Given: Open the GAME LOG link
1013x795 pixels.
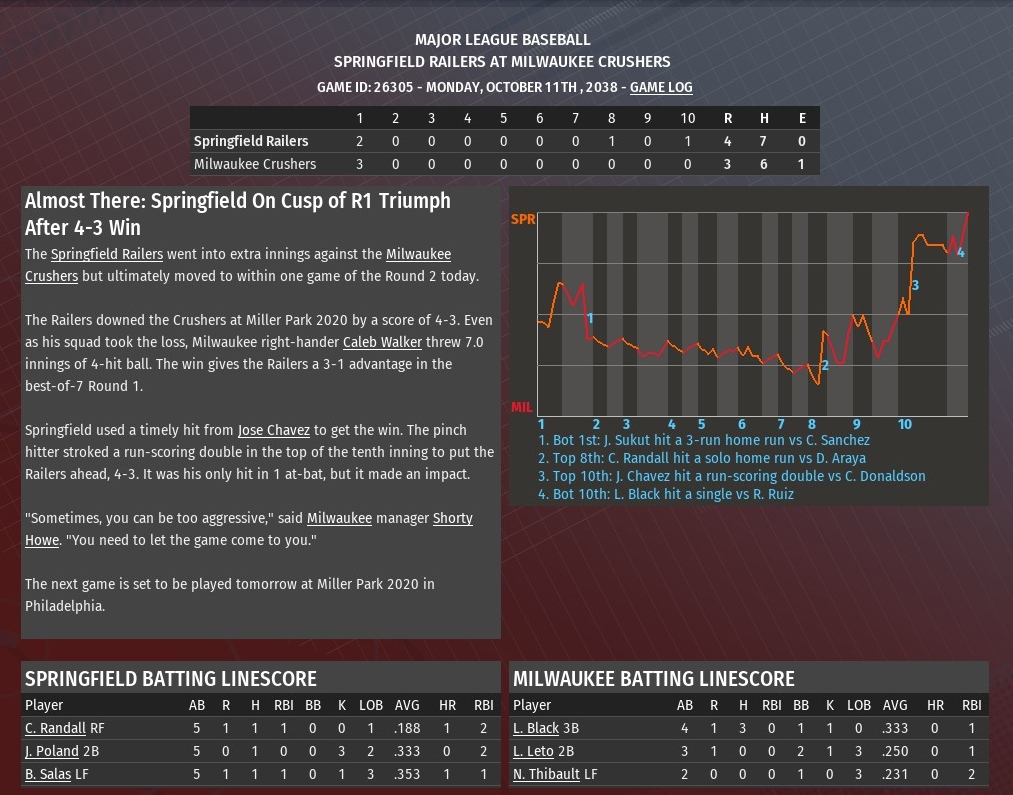Looking at the screenshot, I should pyautogui.click(x=660, y=87).
